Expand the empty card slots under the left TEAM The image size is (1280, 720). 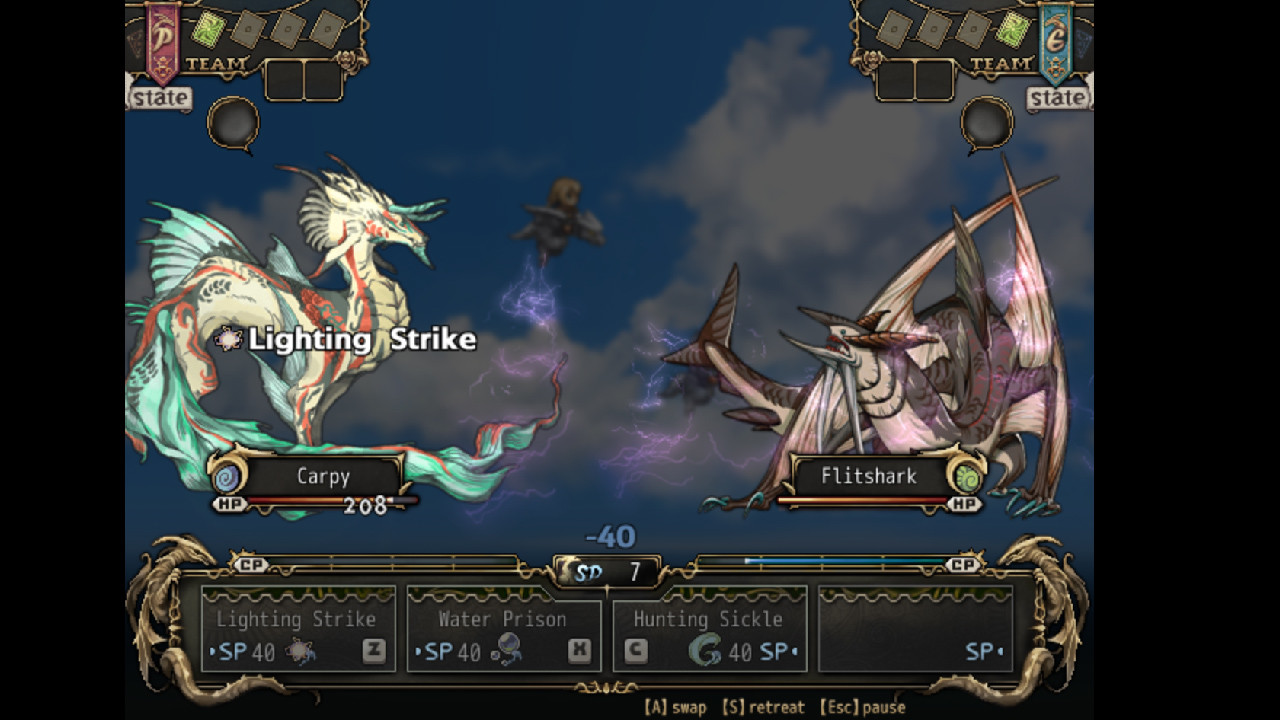(305, 78)
